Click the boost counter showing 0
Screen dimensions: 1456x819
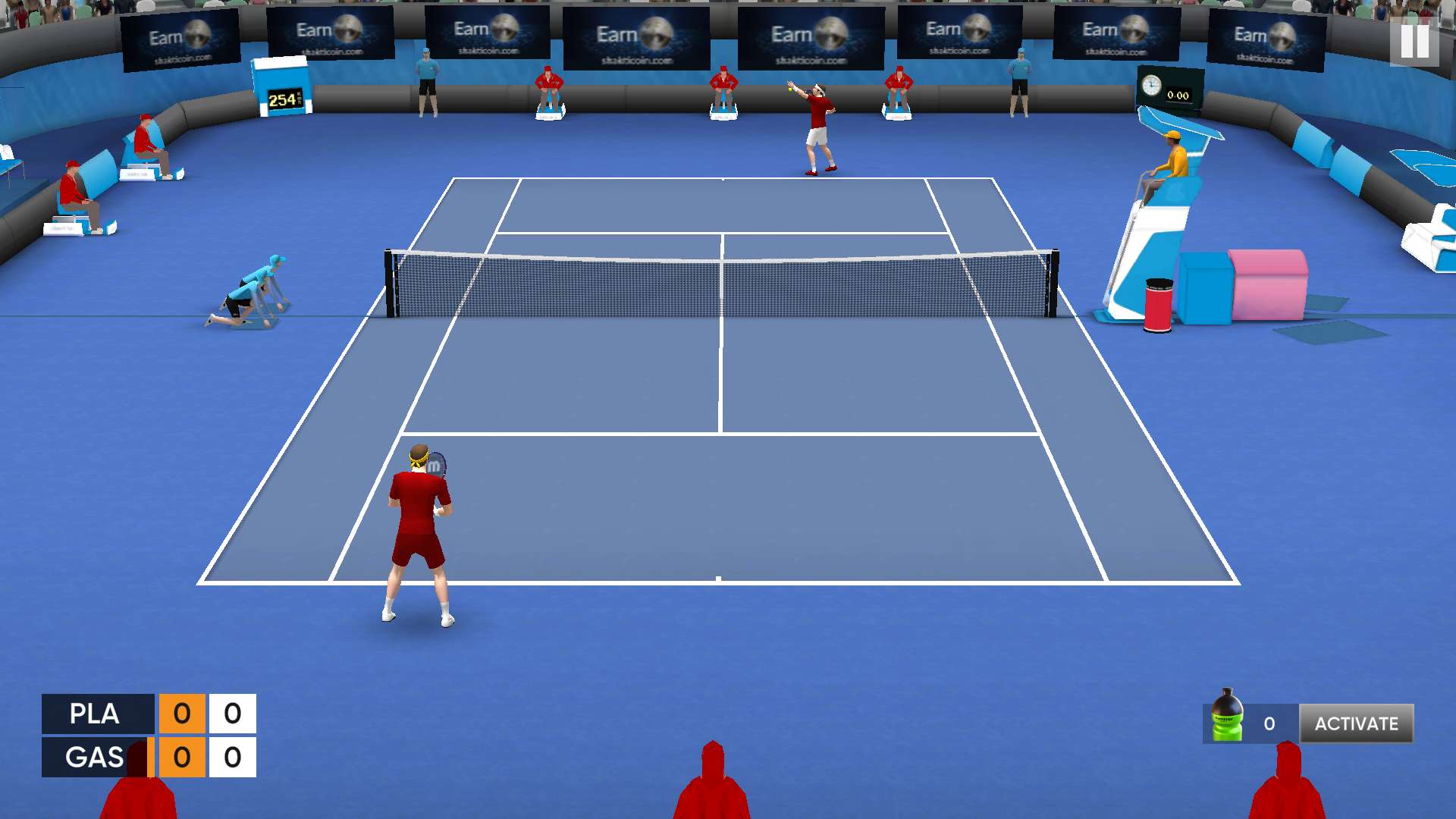click(1269, 723)
